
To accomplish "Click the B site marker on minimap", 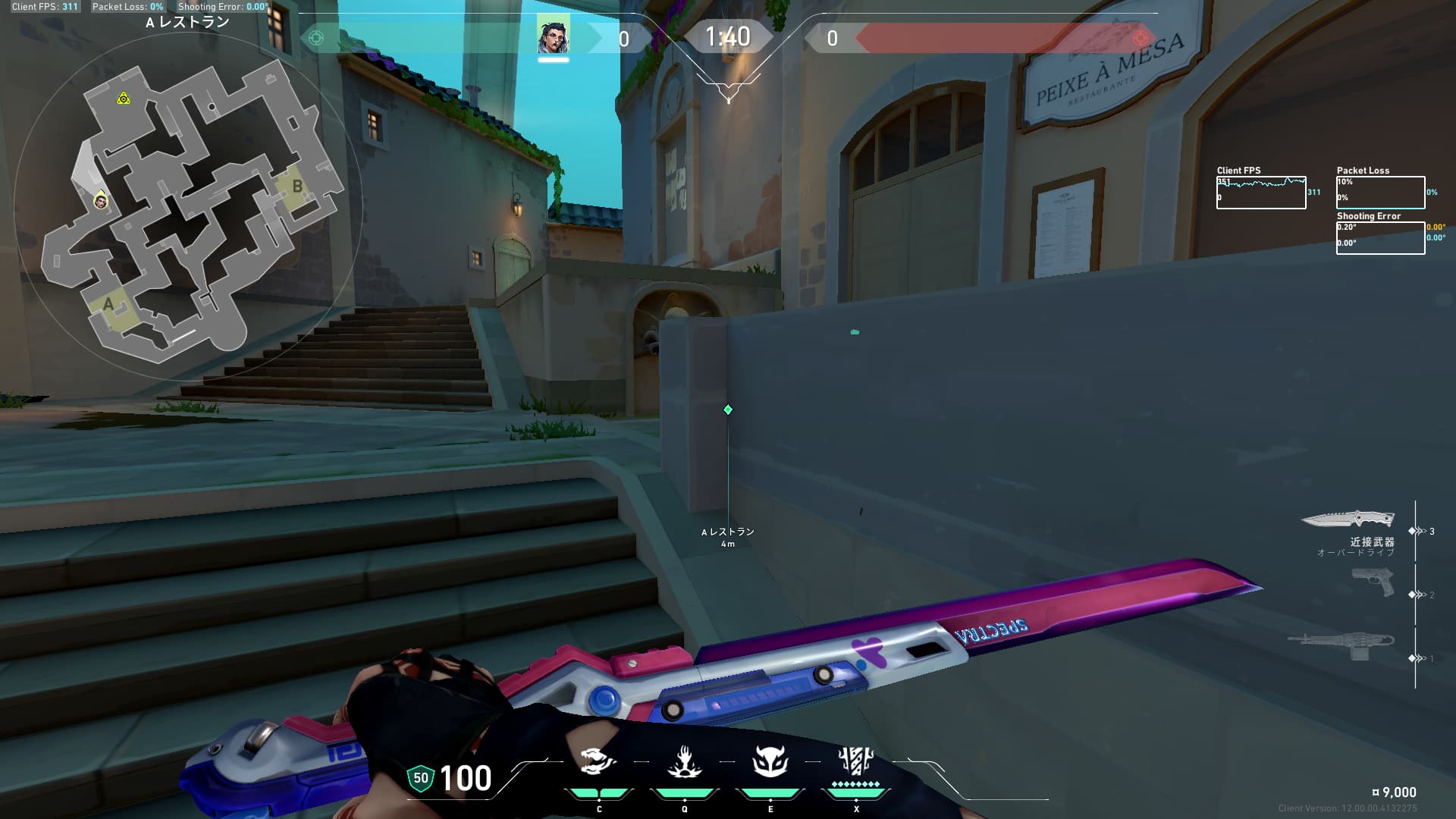I will coord(297,187).
